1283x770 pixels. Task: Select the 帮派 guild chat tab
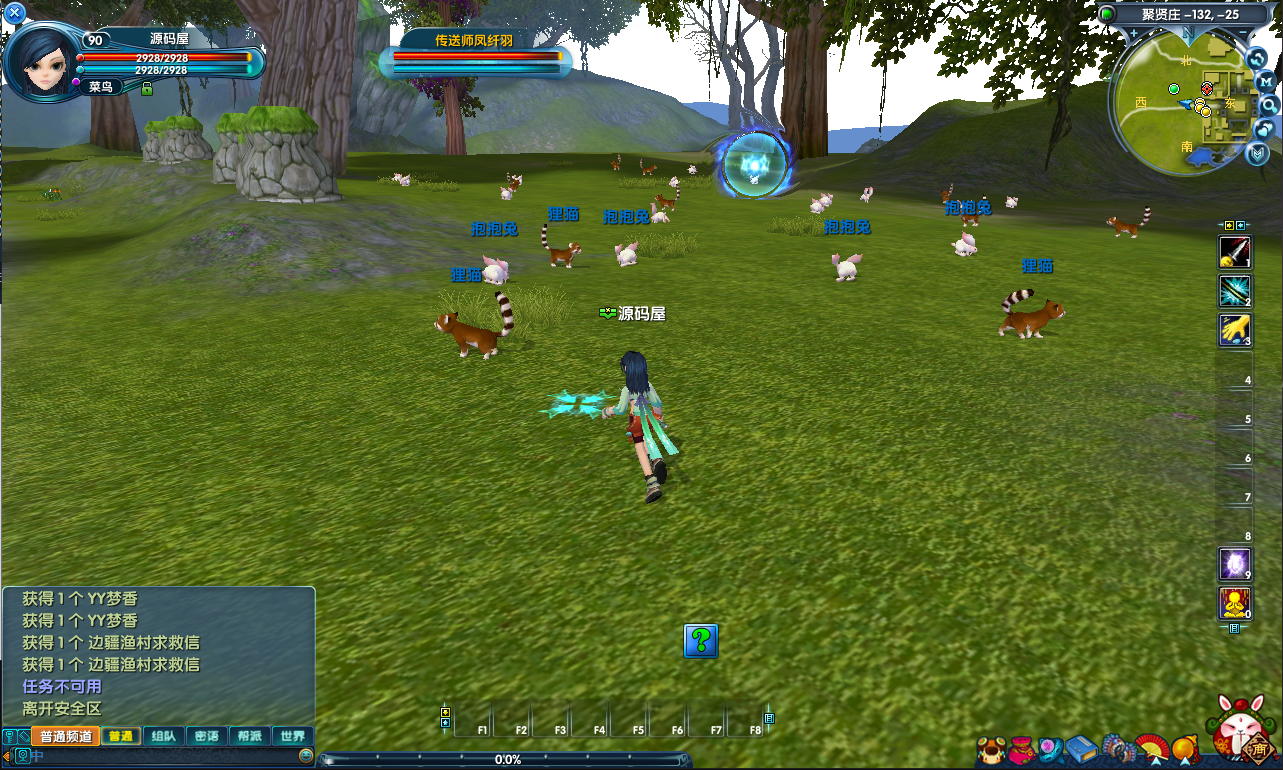(x=250, y=736)
